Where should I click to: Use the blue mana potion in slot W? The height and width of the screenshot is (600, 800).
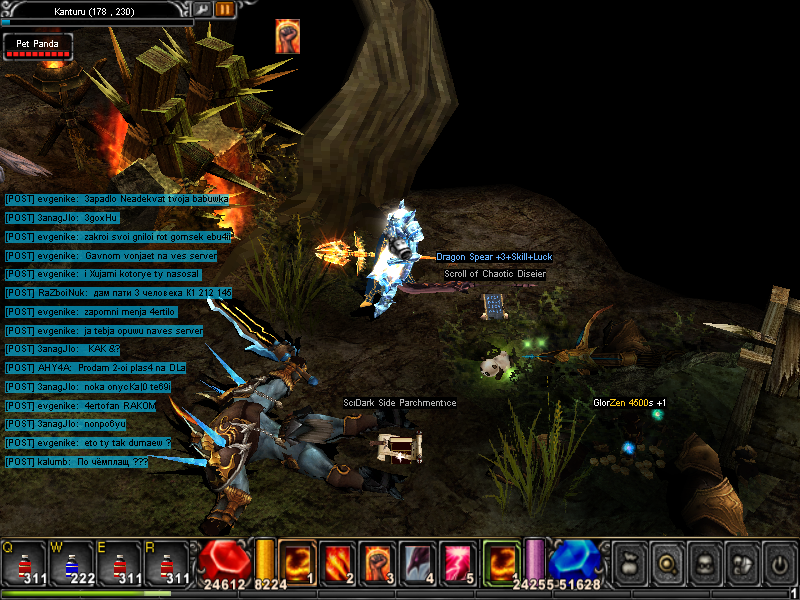[x=71, y=563]
